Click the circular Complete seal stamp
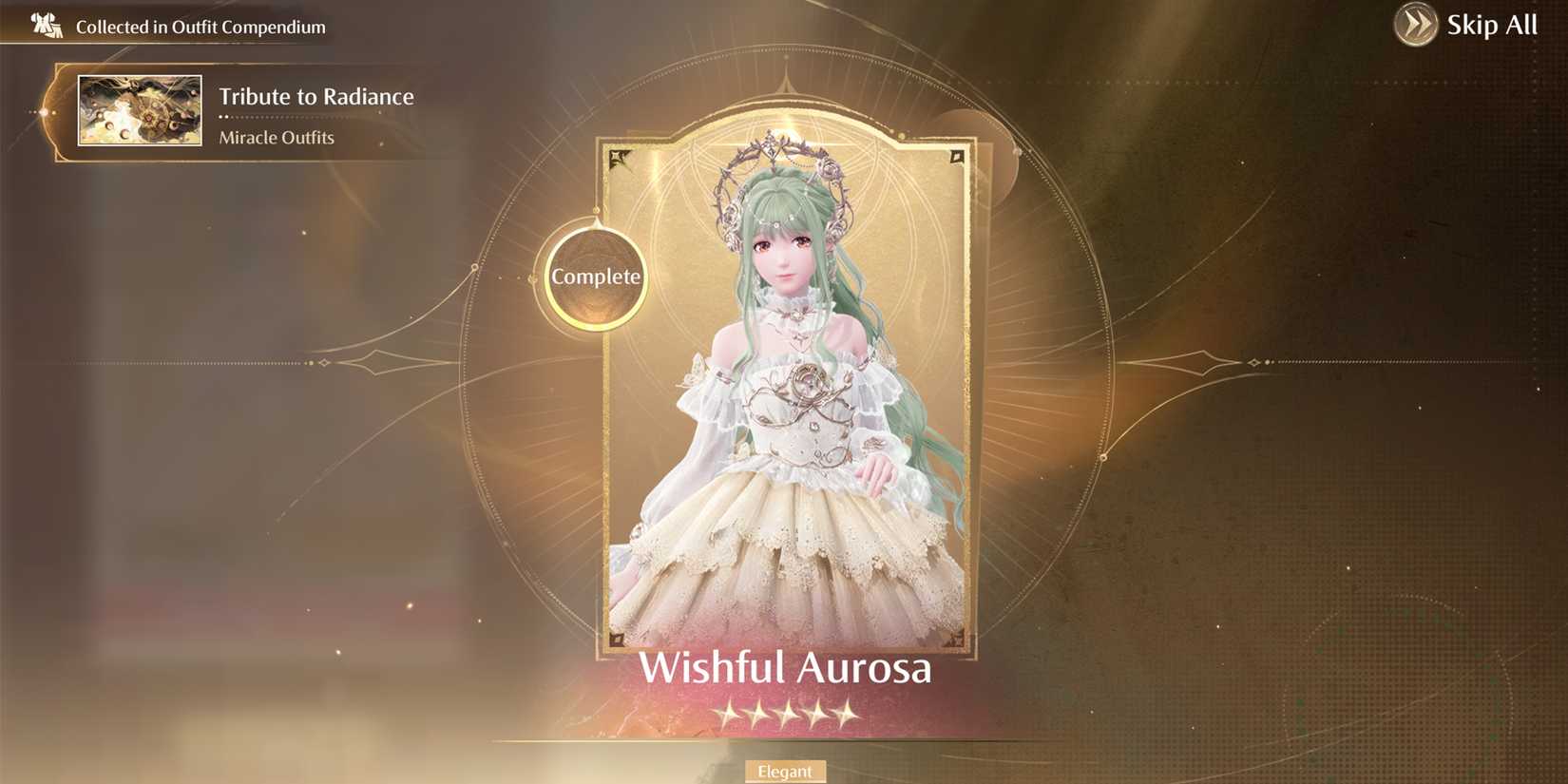 click(595, 277)
